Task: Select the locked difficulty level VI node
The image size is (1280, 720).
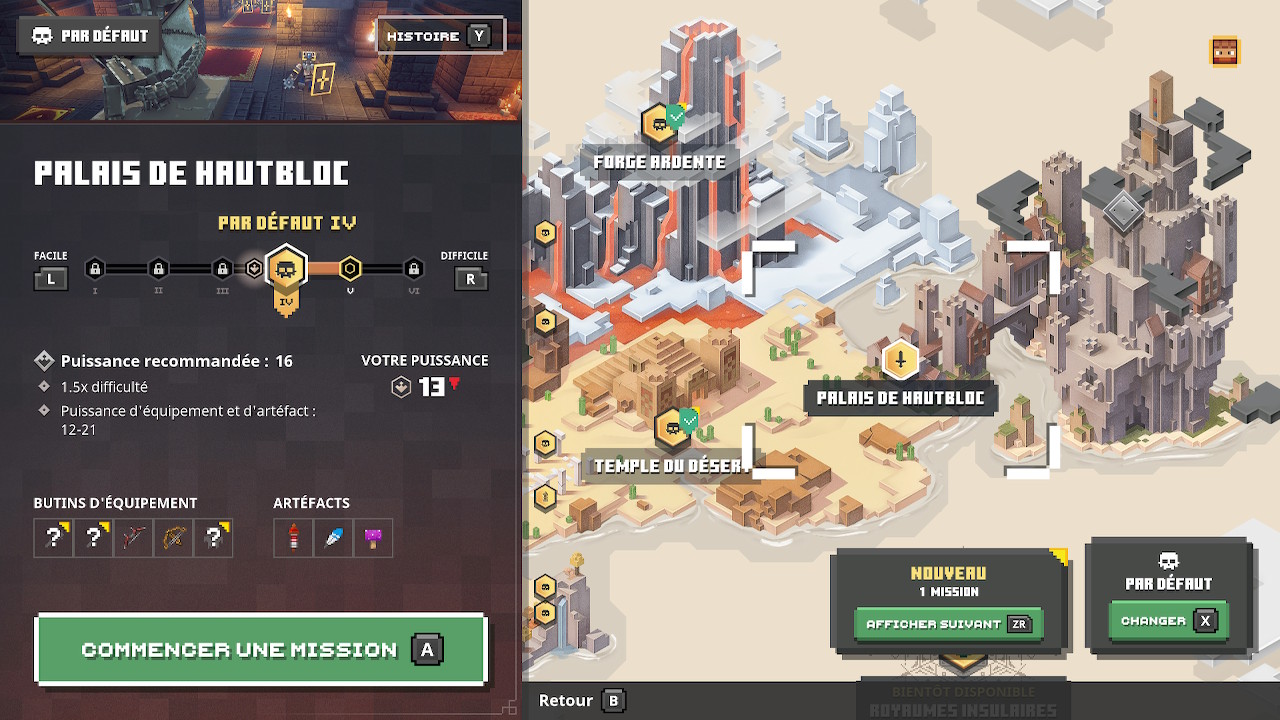Action: pos(414,268)
